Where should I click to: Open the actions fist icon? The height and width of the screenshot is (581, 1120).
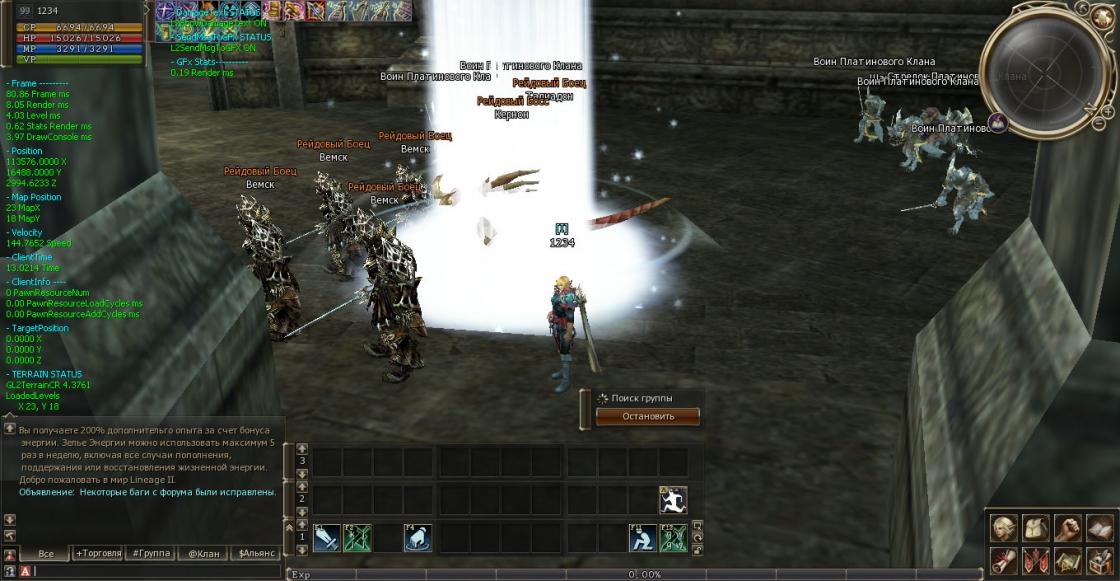[1068, 527]
